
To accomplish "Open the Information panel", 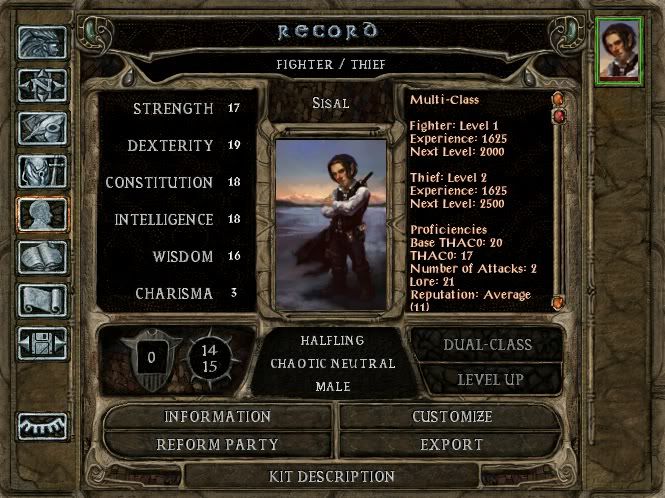I will tap(217, 416).
